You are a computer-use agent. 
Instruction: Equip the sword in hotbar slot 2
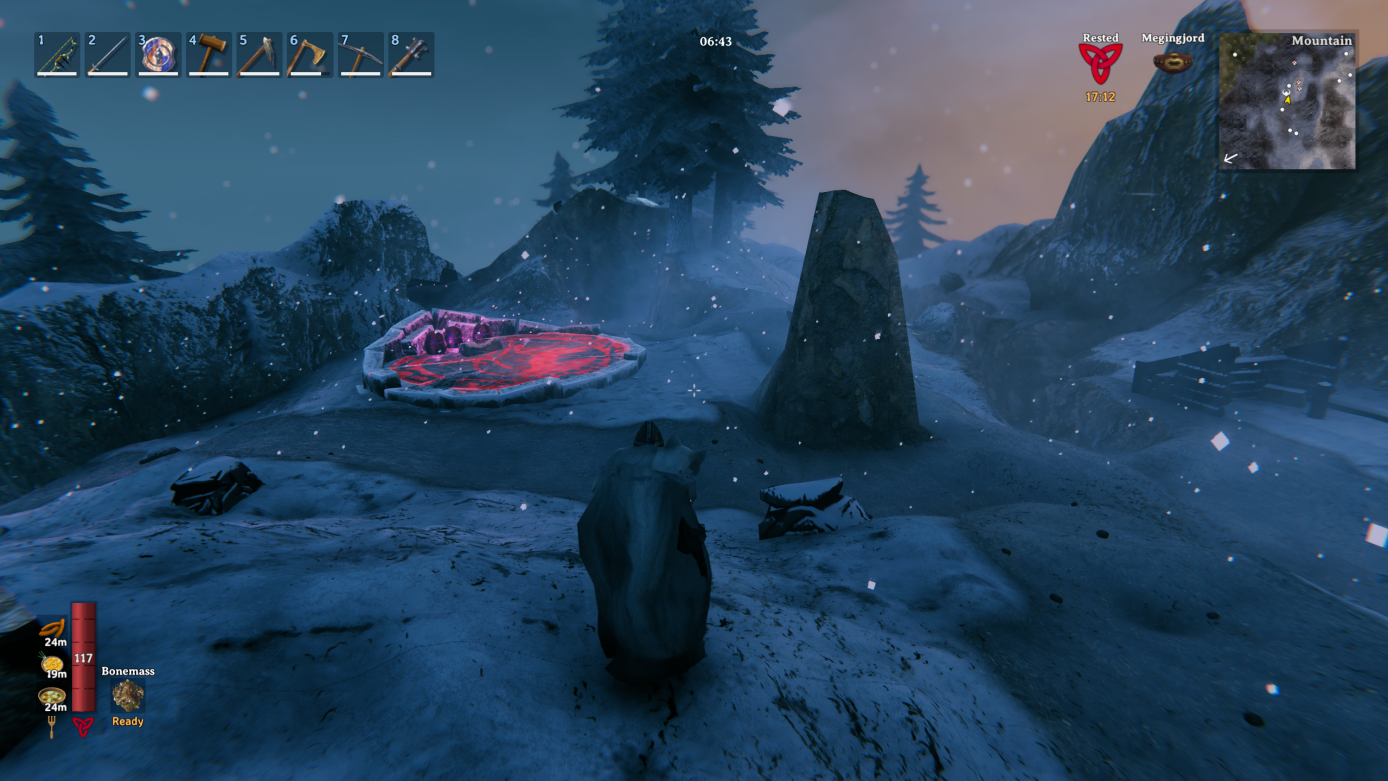(x=107, y=53)
